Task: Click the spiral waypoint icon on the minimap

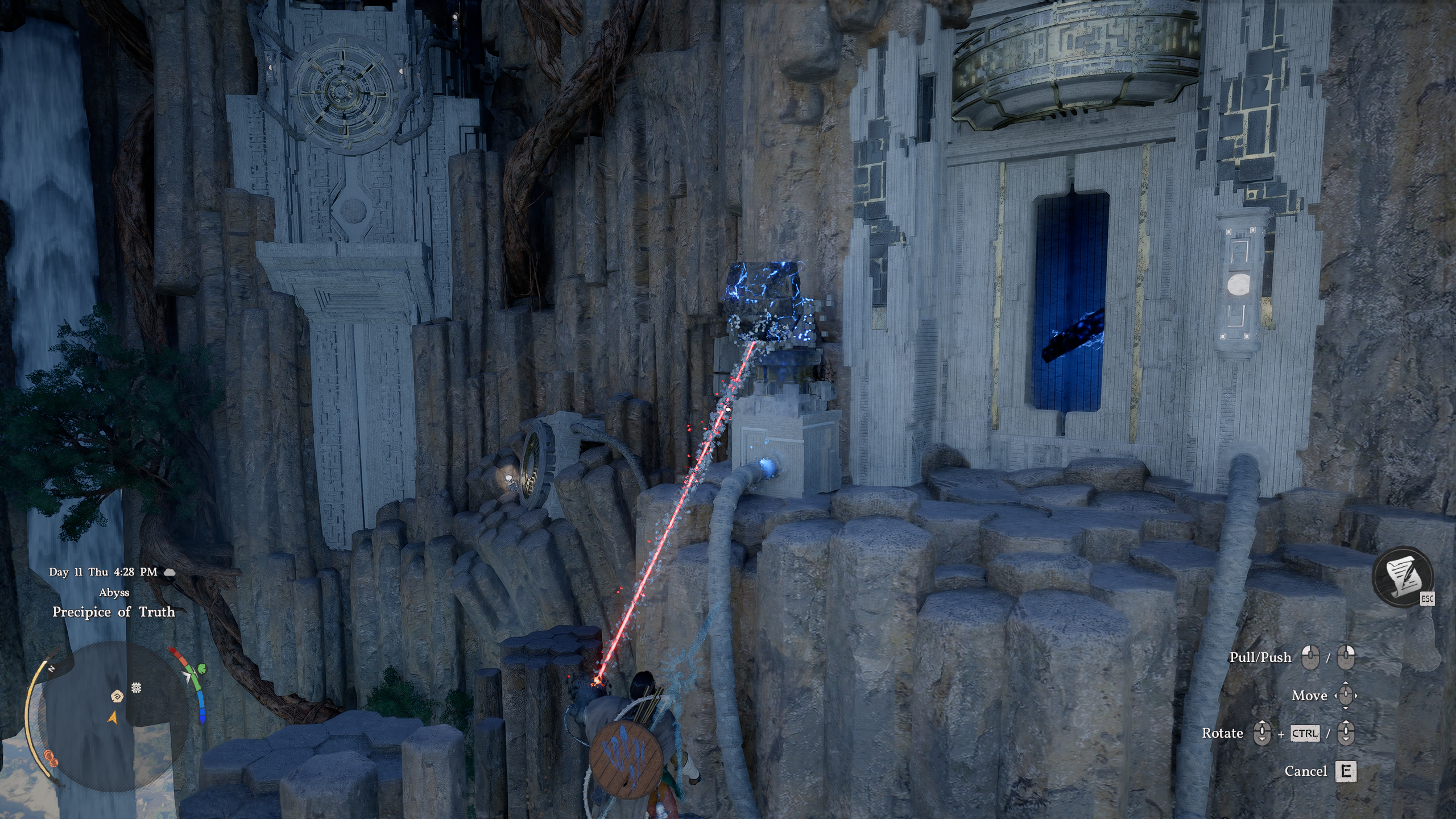Action: click(117, 697)
